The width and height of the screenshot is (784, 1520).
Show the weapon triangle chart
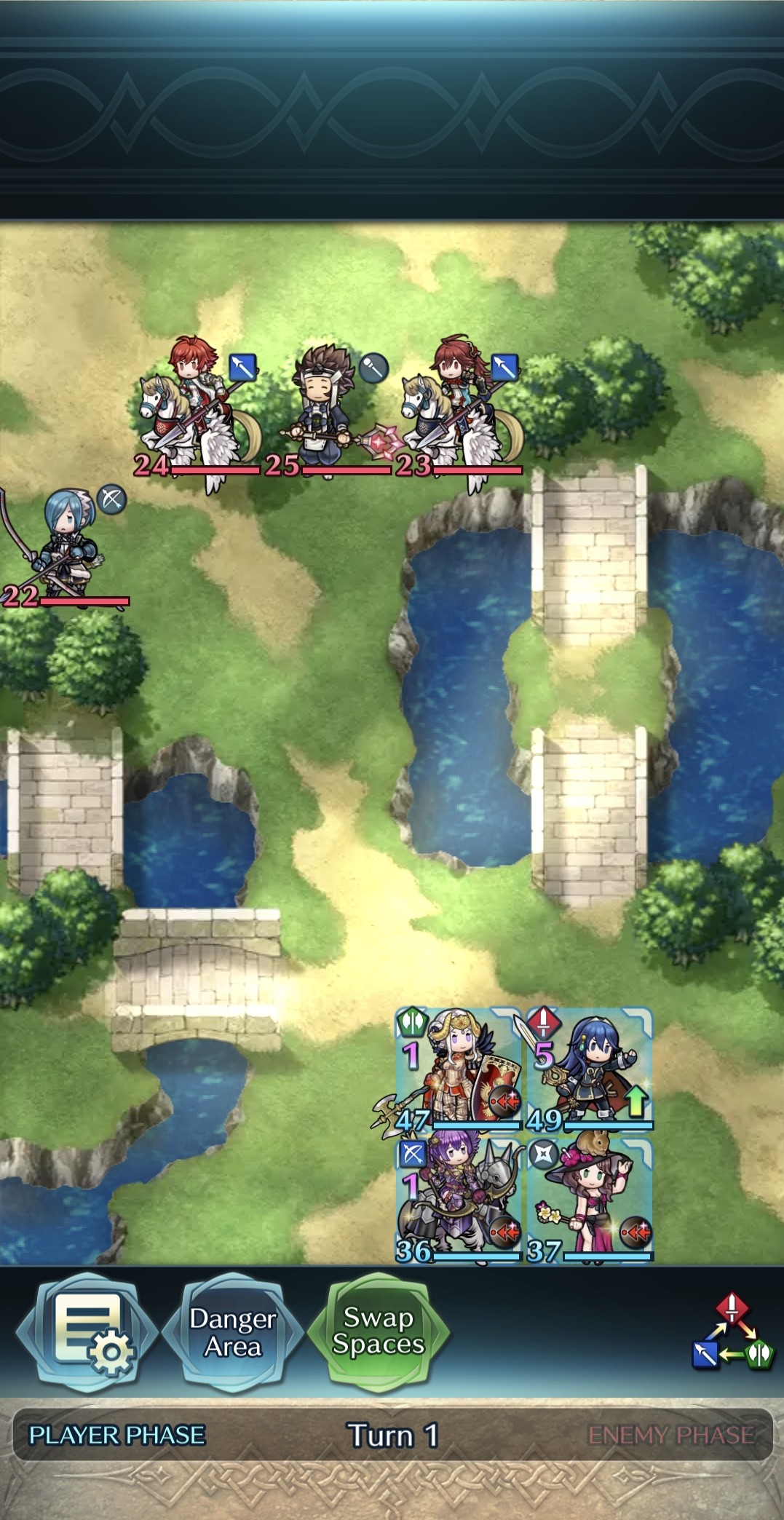(x=732, y=1331)
